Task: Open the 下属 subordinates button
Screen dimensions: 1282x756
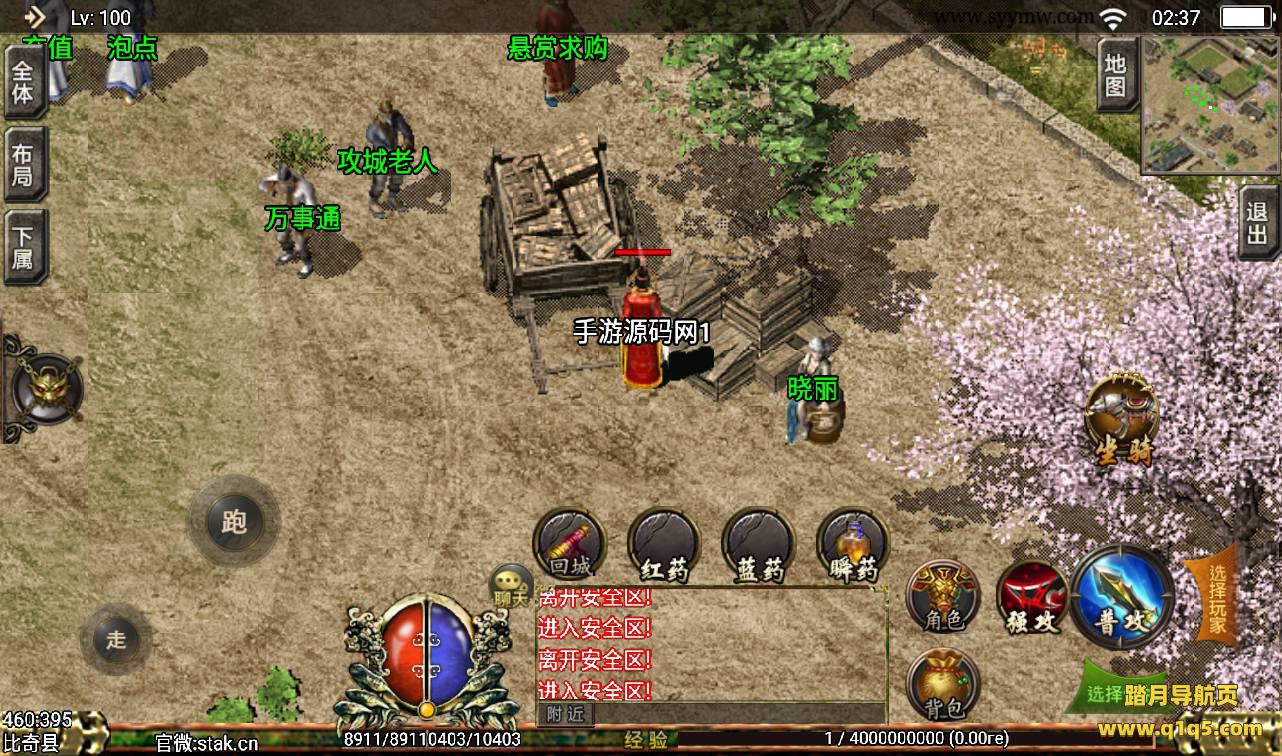Action: (23, 247)
